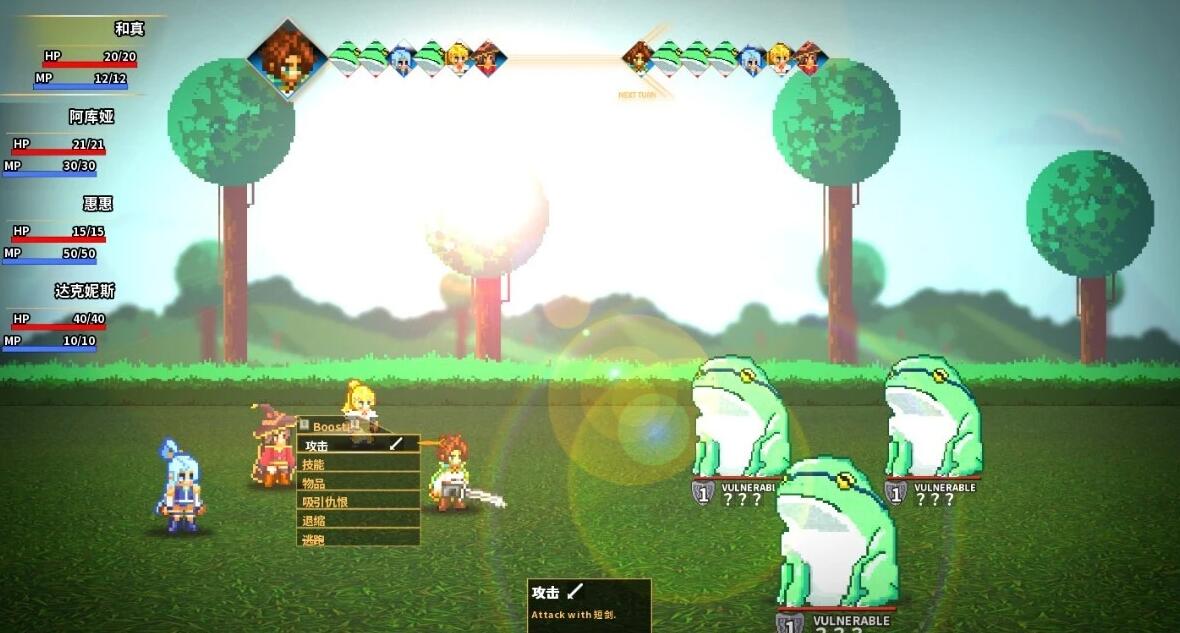
Task: Select the 攻击 attack command
Action: 357,445
